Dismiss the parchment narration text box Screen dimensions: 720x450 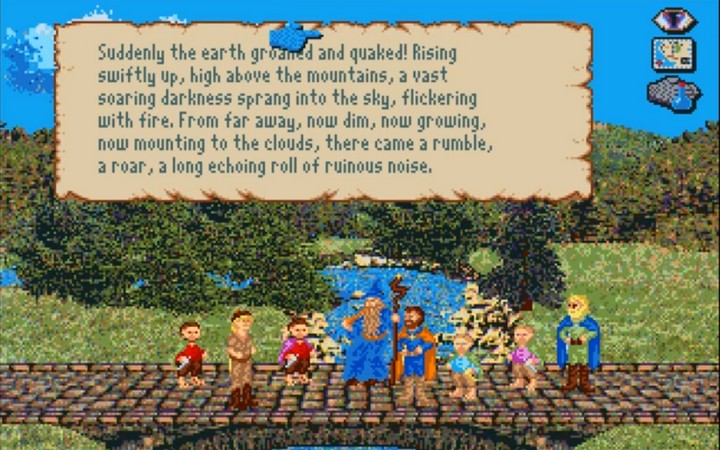pyautogui.click(x=322, y=110)
